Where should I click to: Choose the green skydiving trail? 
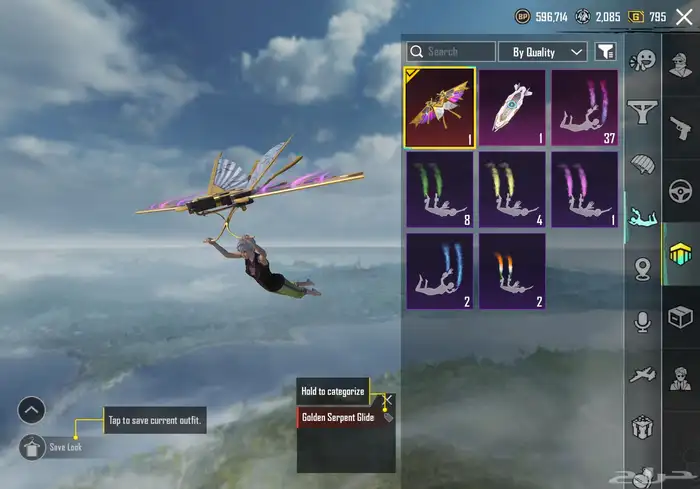point(439,189)
